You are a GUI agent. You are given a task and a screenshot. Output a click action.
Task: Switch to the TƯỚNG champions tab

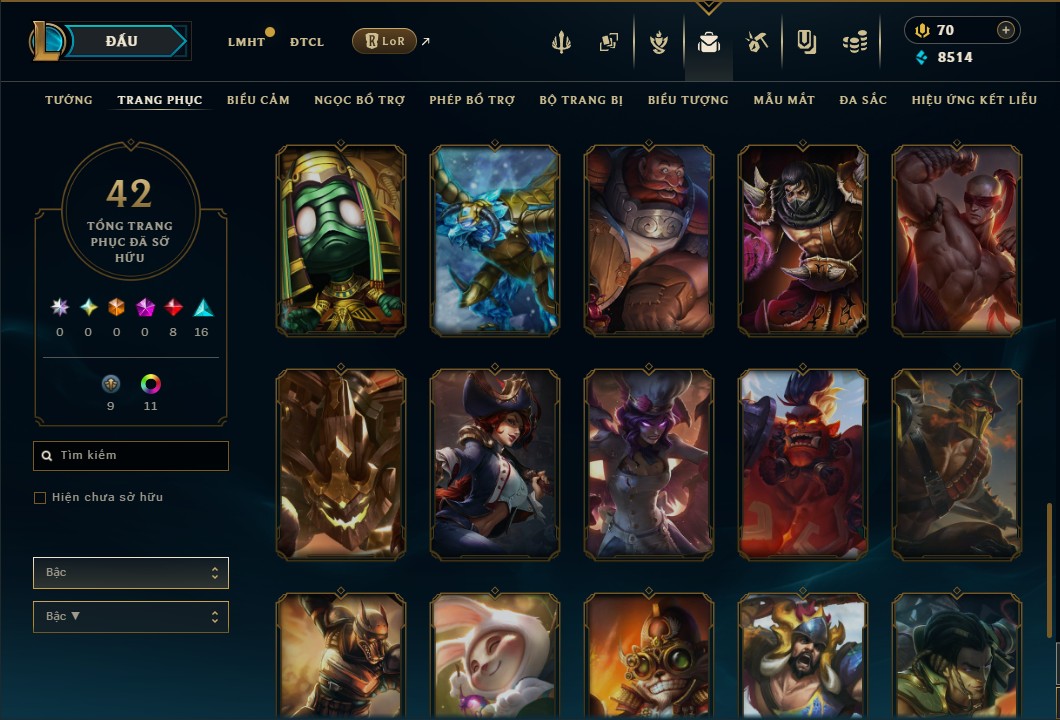(69, 100)
